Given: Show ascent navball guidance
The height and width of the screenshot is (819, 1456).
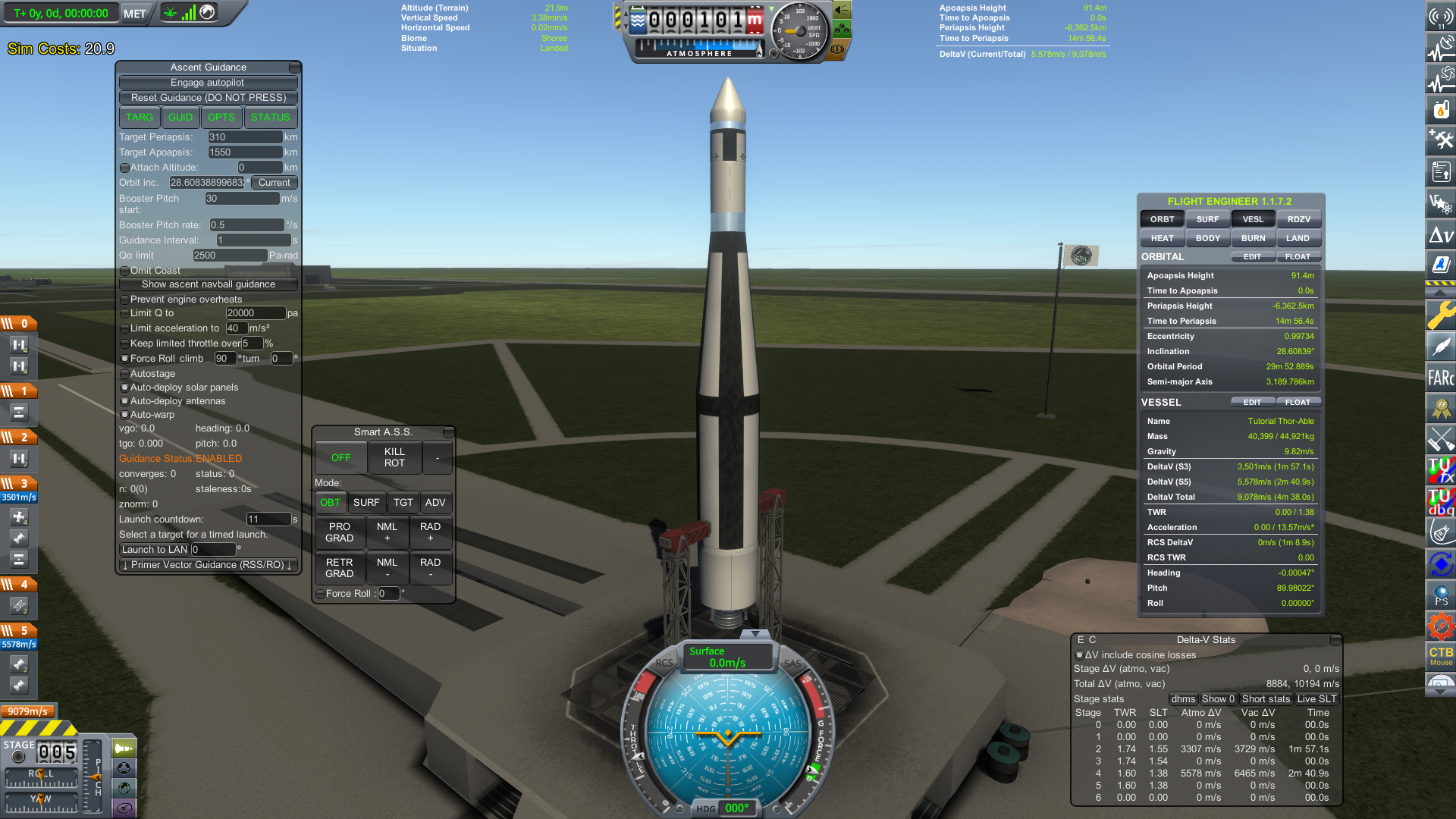Looking at the screenshot, I should (x=208, y=284).
